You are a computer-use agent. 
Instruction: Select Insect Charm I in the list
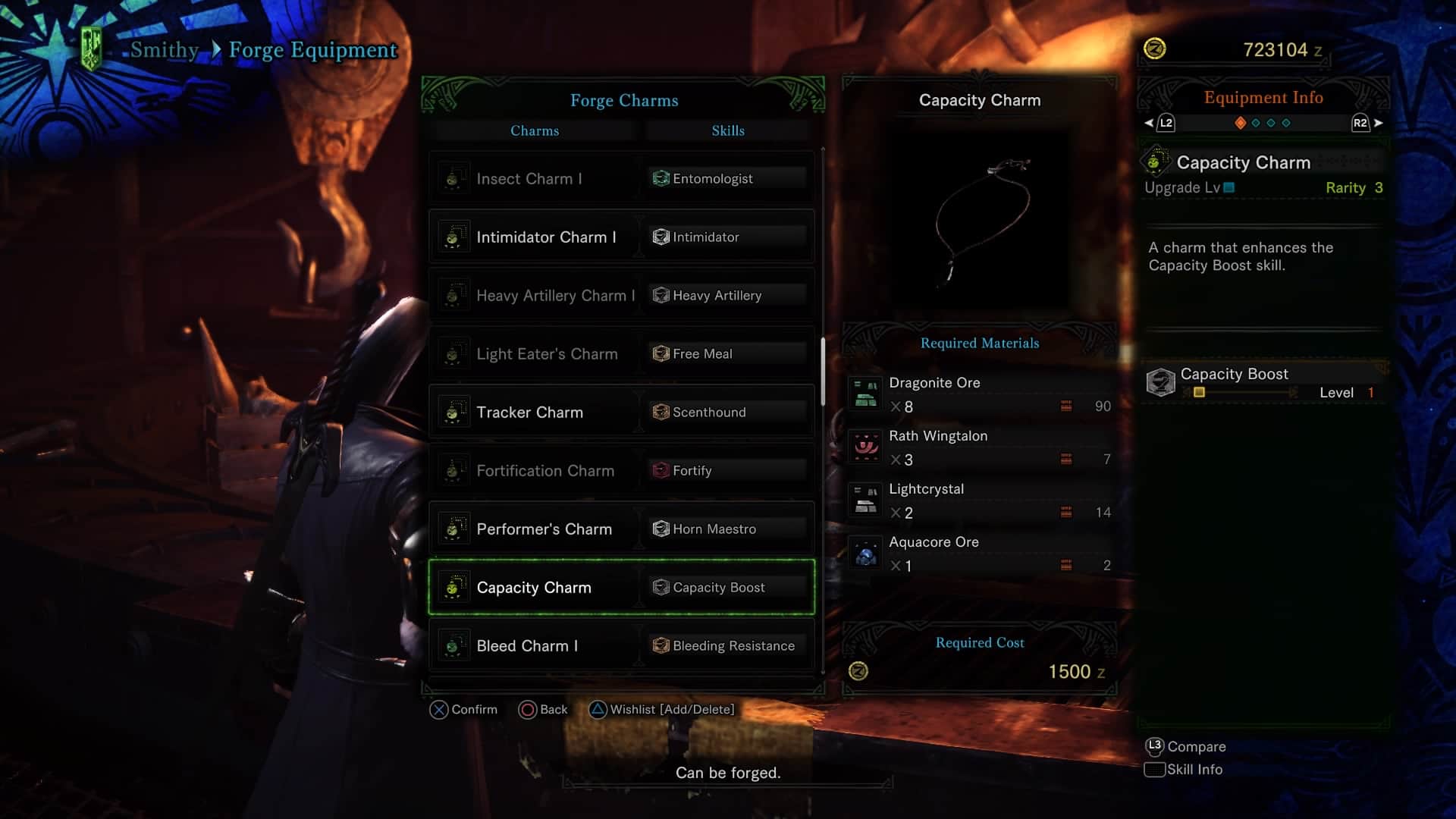621,179
